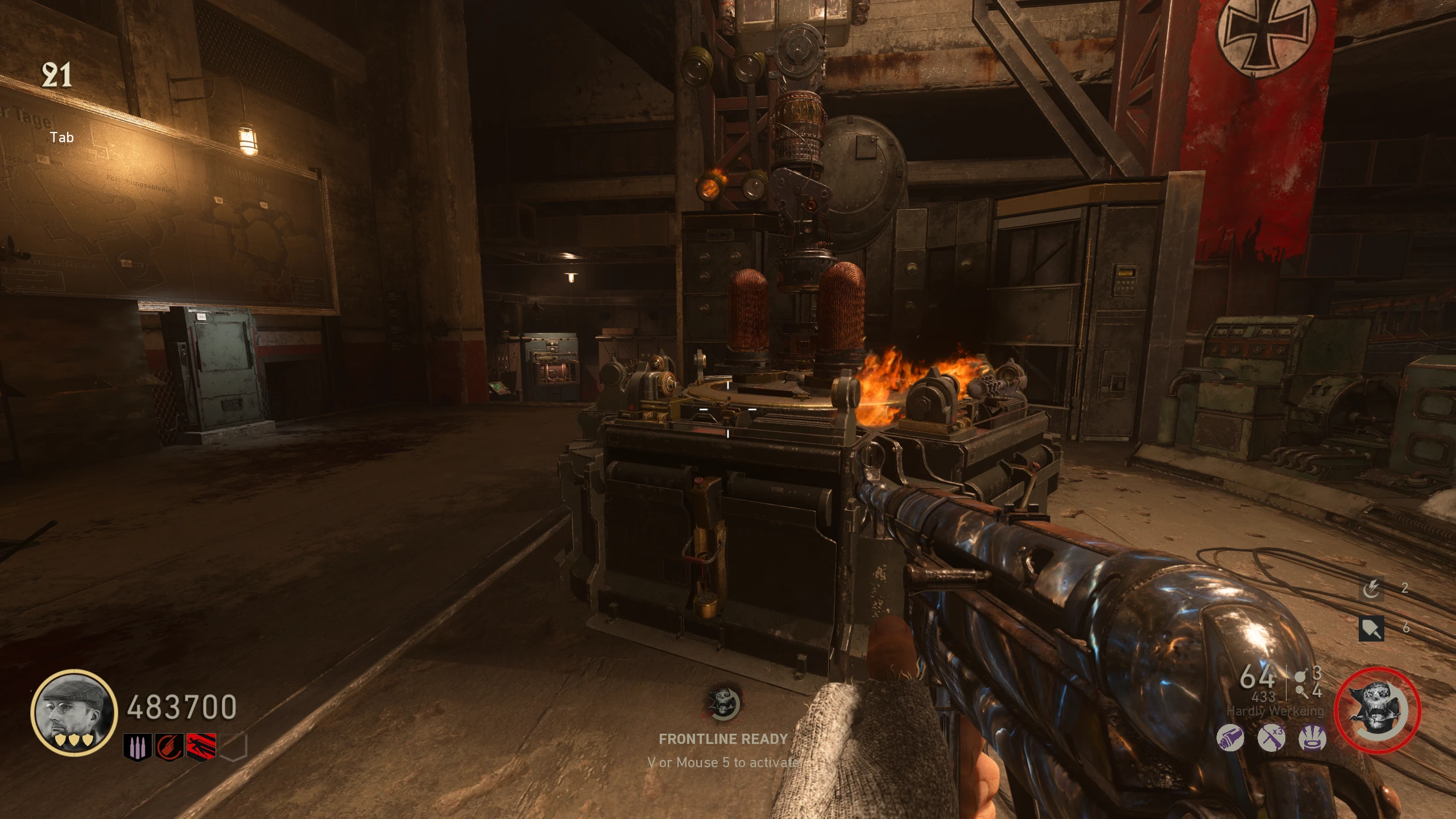The width and height of the screenshot is (1456, 819).
Task: Click the stick grenade tactical icon
Action: [1301, 692]
